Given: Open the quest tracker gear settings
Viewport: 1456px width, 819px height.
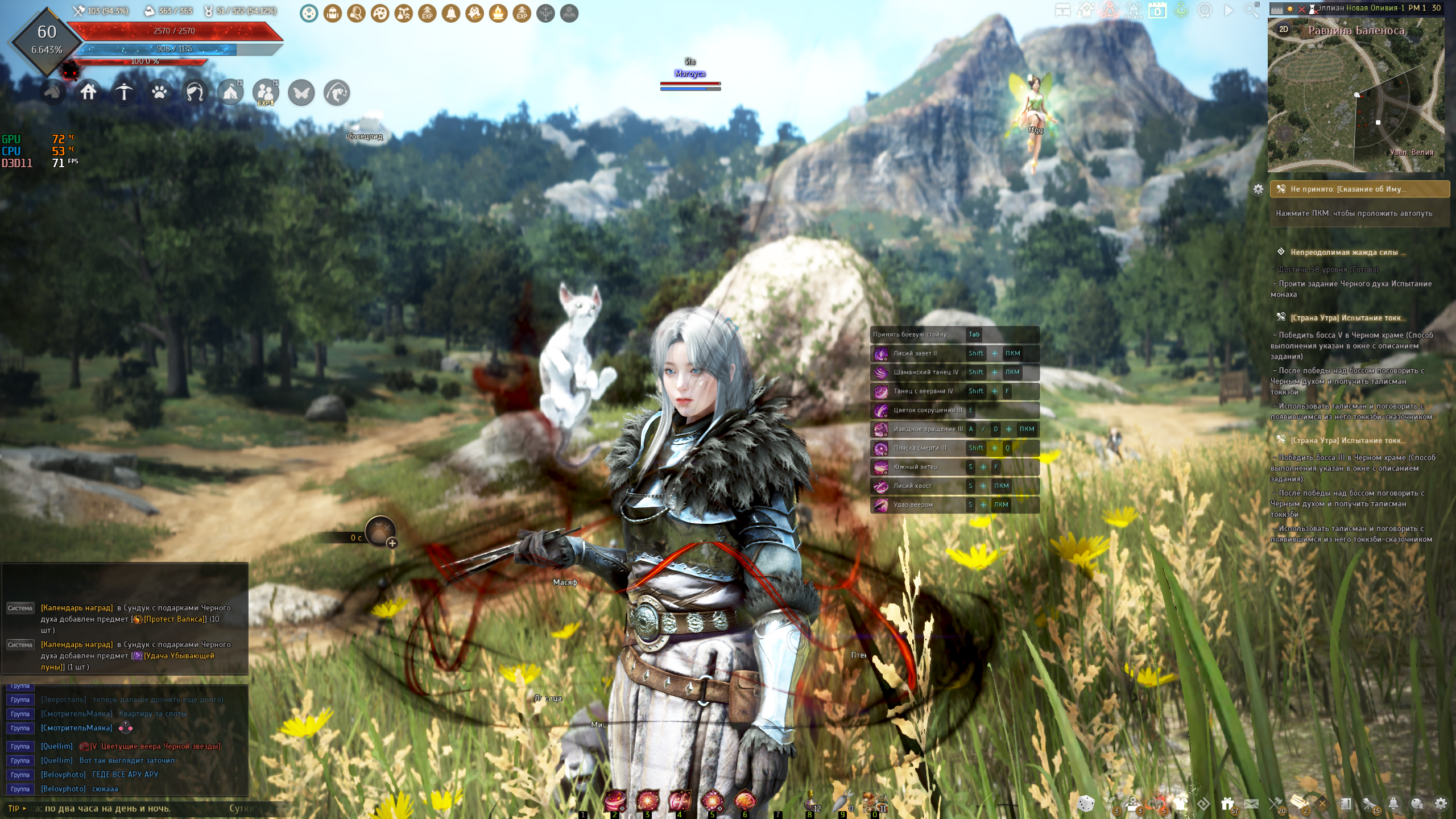Looking at the screenshot, I should coord(1258,189).
